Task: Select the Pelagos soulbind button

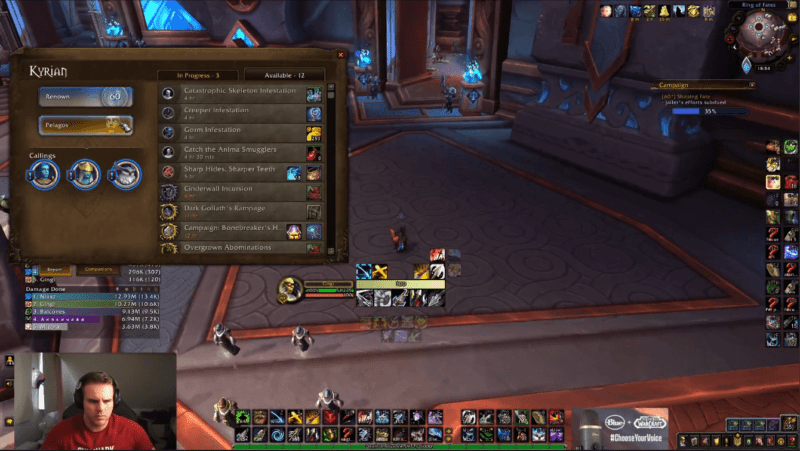Action: pos(86,125)
